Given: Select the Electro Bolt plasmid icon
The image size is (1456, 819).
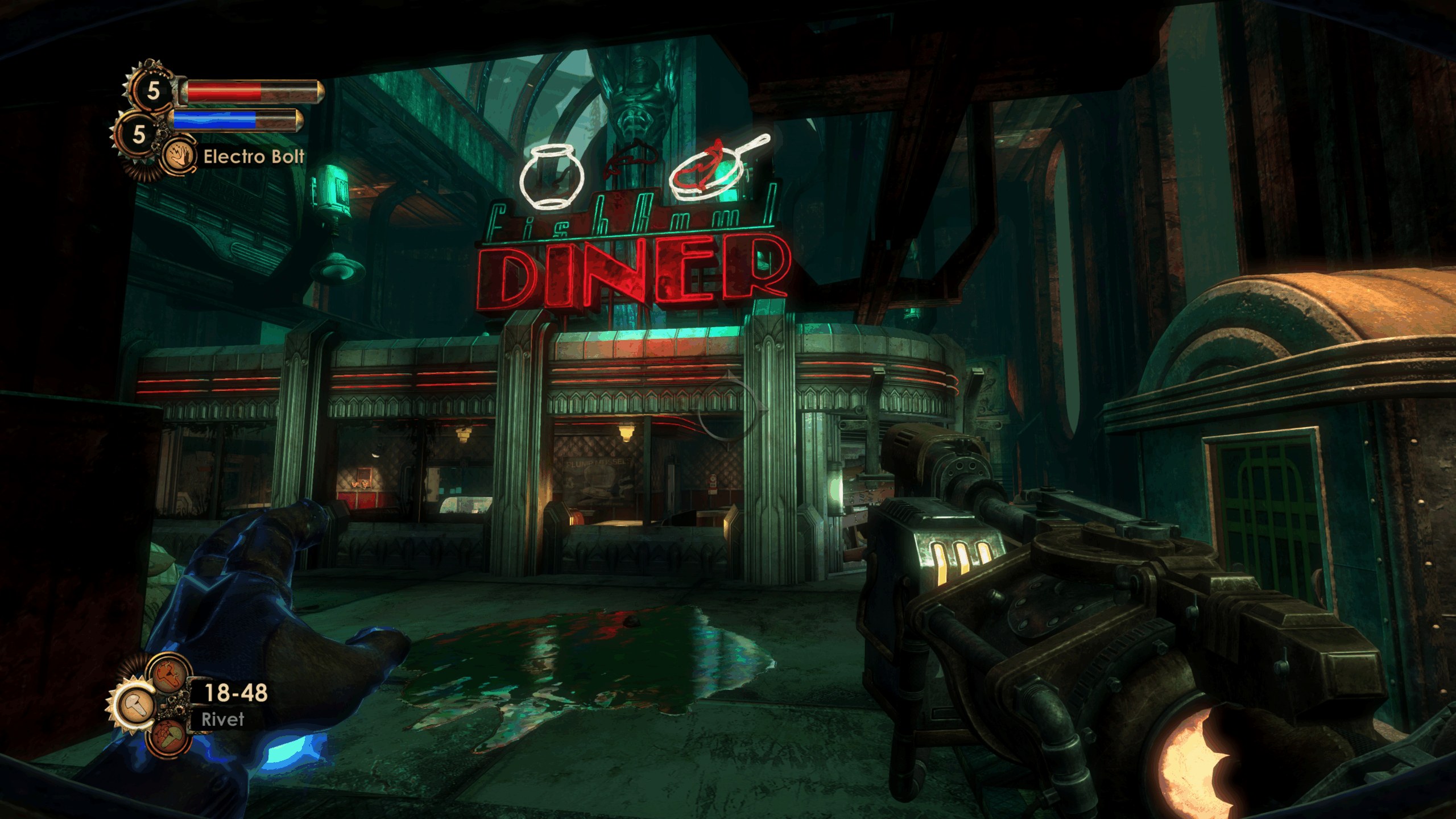Looking at the screenshot, I should click(x=179, y=156).
